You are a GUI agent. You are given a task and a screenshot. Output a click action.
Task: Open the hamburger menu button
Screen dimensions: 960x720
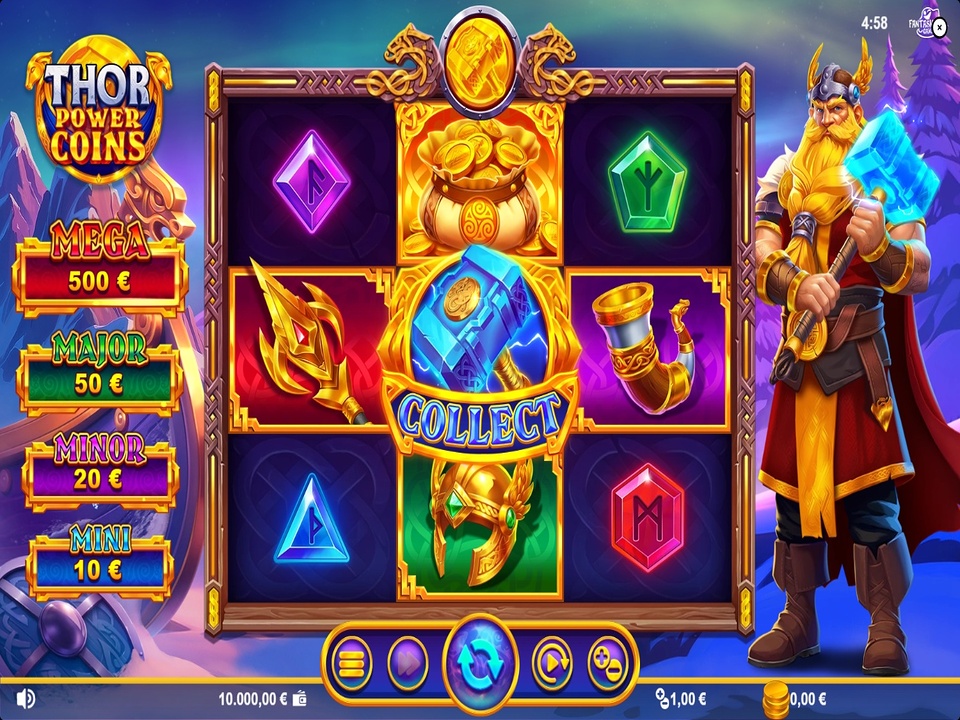tap(350, 662)
